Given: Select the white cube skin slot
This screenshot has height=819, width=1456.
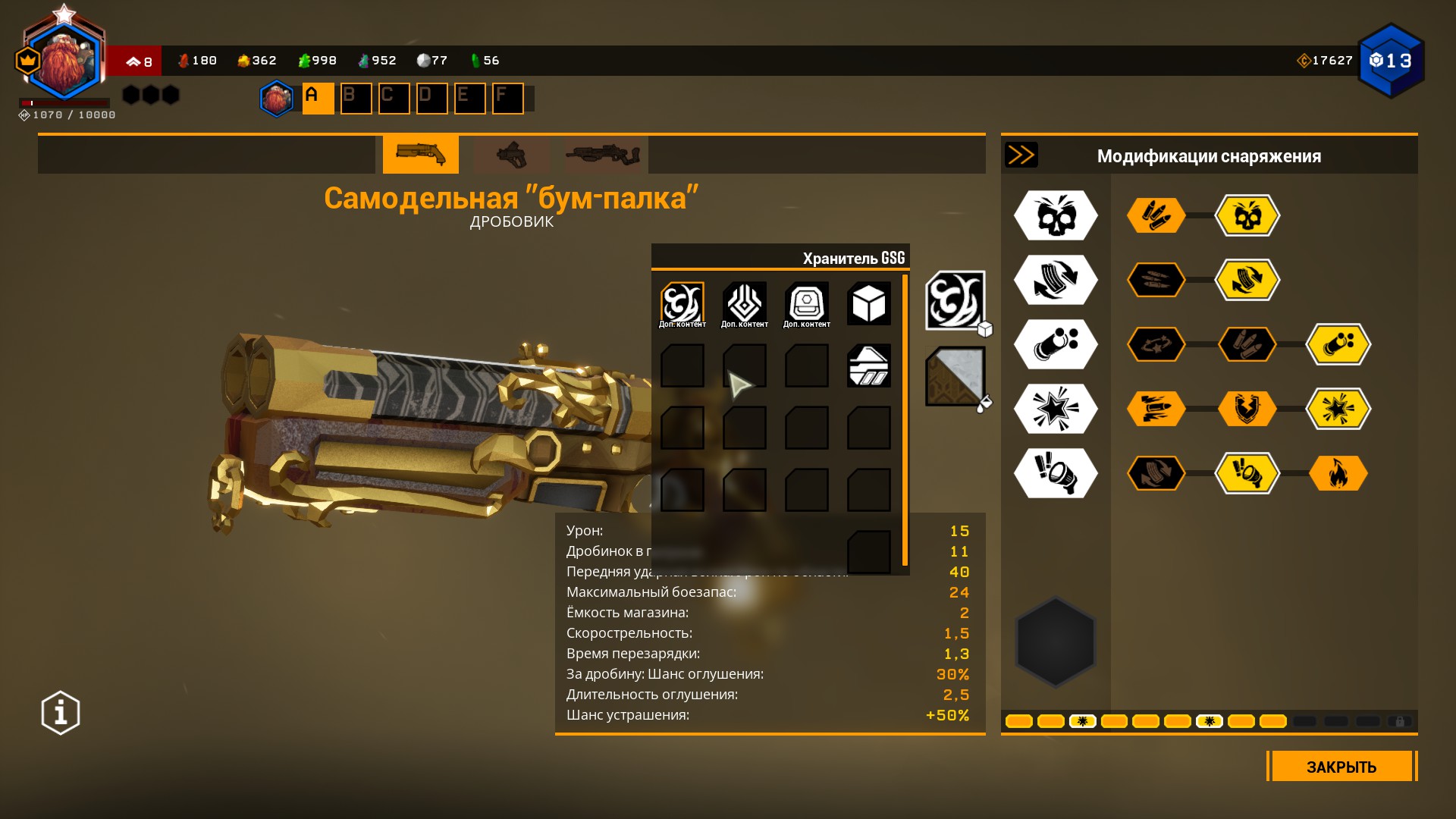Looking at the screenshot, I should point(868,303).
